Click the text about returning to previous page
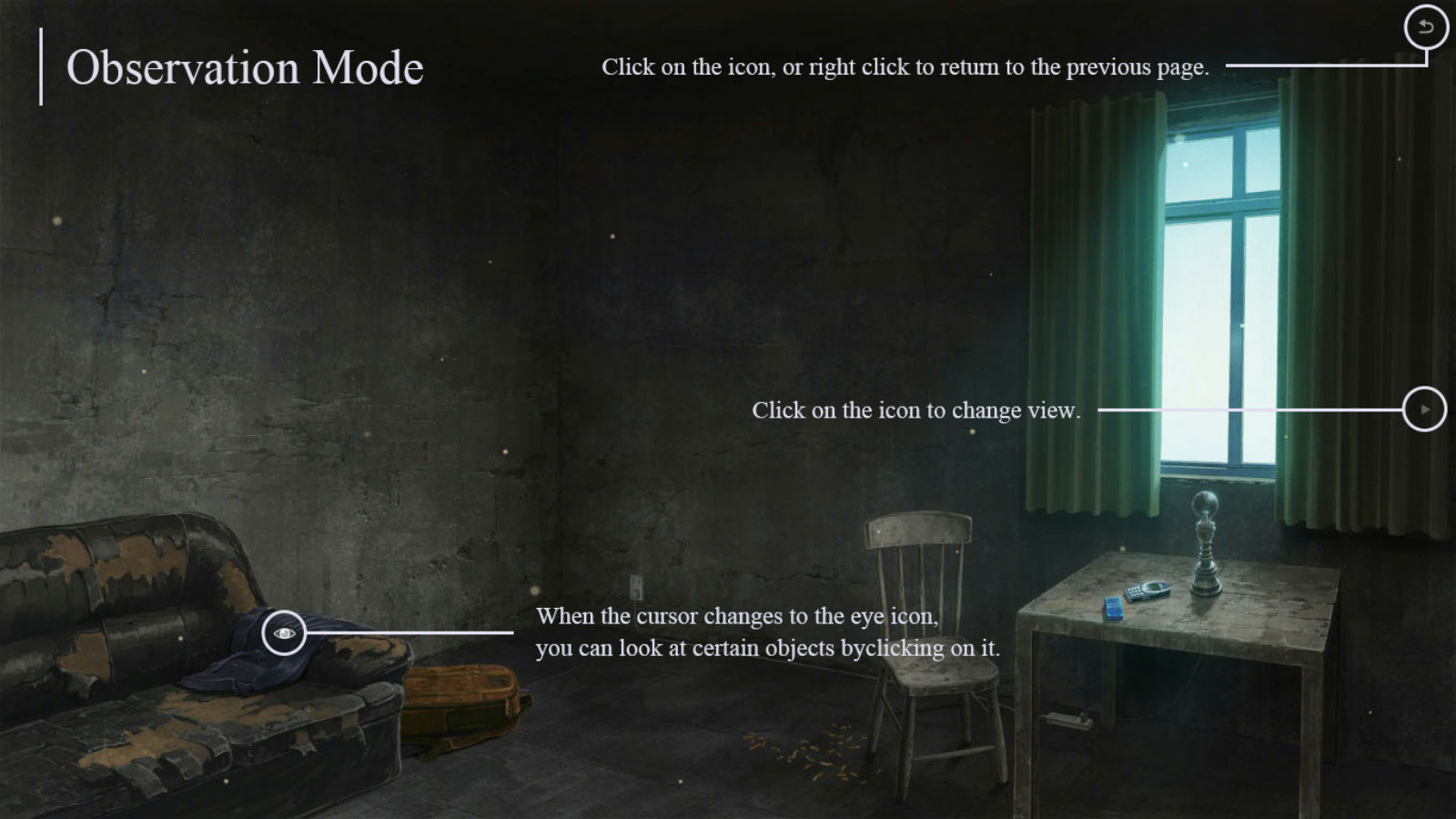 click(905, 66)
